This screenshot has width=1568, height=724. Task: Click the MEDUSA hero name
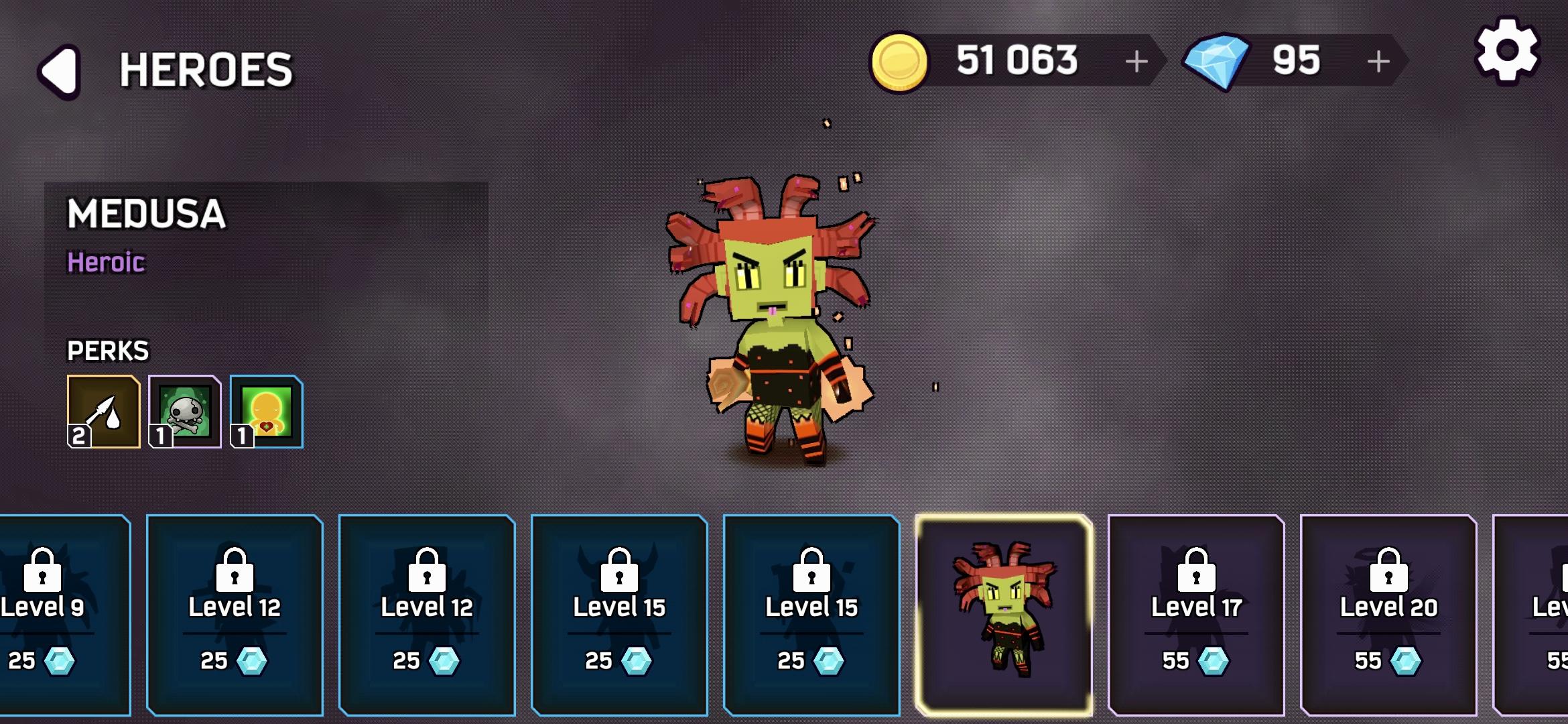[x=147, y=213]
